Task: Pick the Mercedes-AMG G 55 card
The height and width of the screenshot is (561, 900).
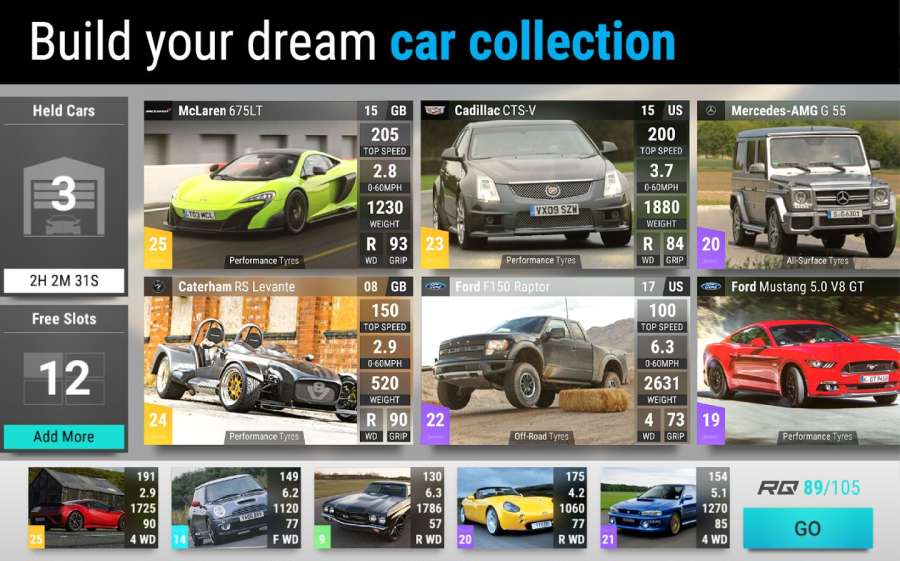Action: [797, 187]
